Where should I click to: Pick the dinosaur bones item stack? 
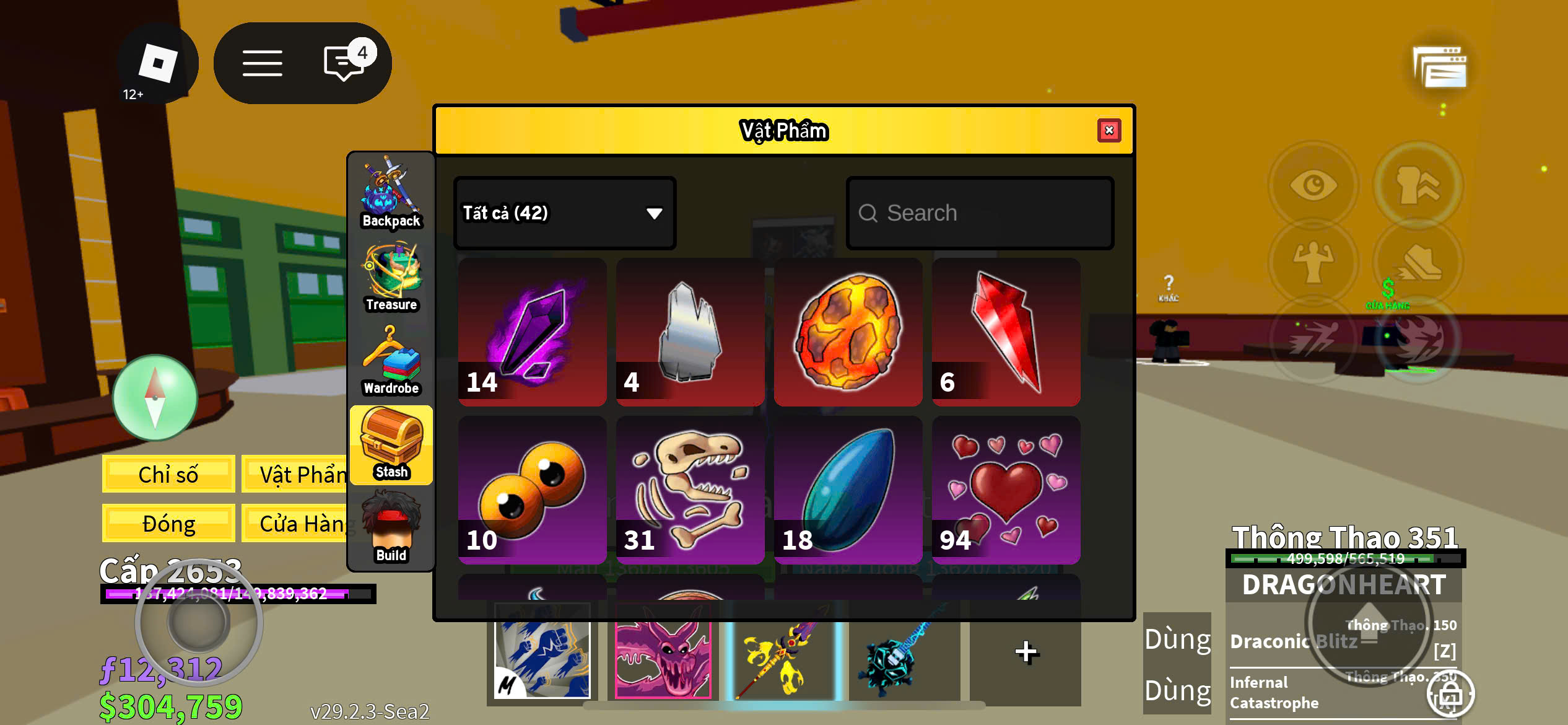[x=690, y=490]
